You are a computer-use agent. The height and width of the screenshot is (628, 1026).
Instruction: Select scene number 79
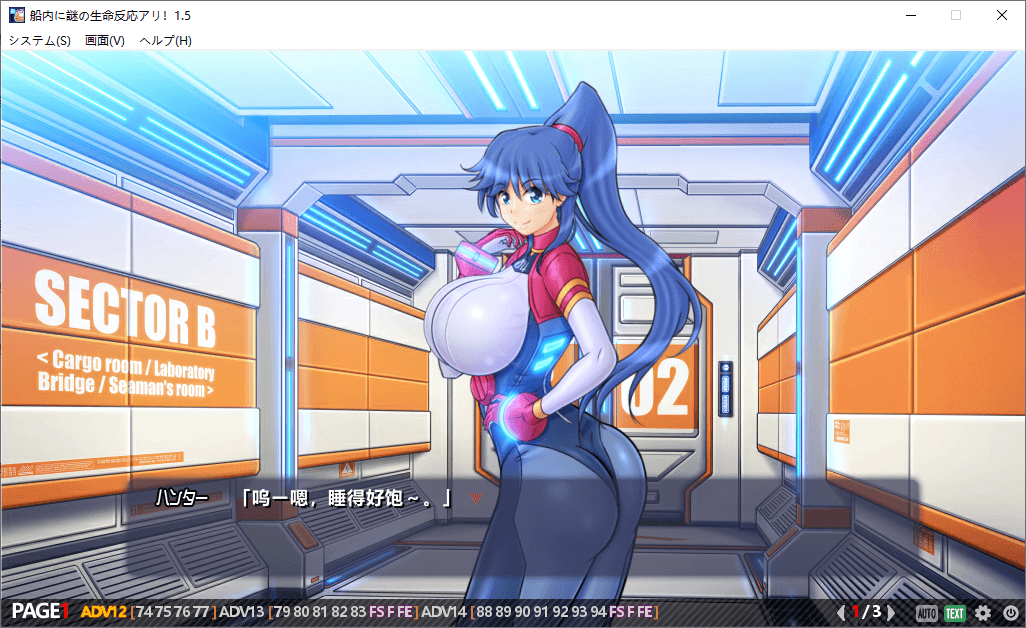[282, 612]
